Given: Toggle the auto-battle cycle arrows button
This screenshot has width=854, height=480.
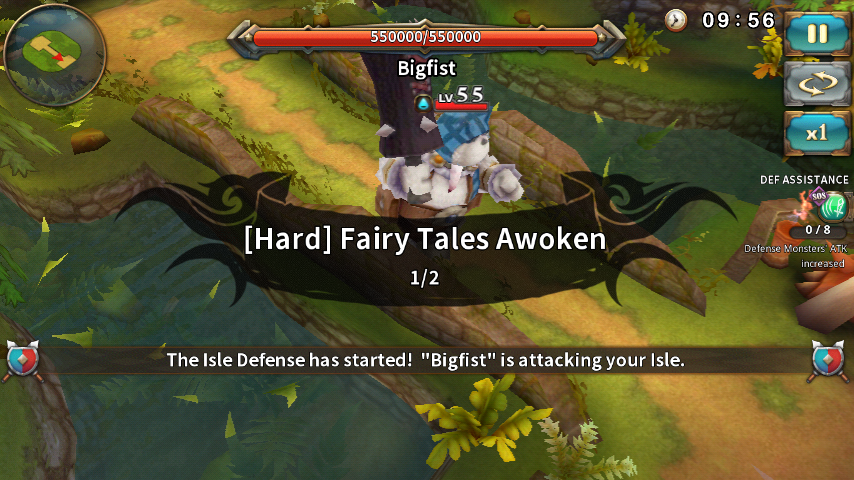Looking at the screenshot, I should coord(817,84).
